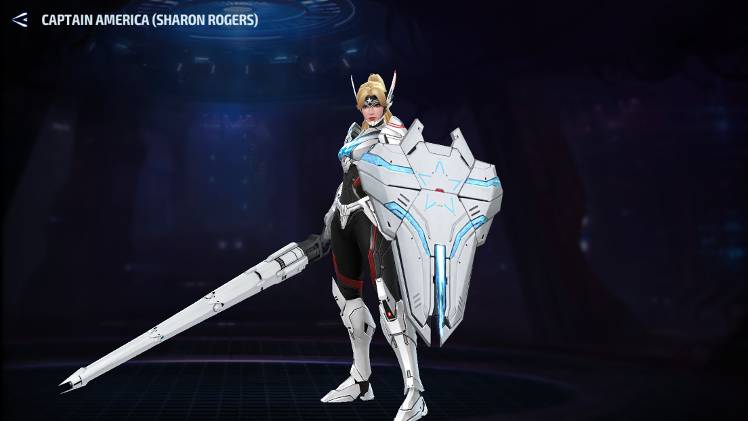Image resolution: width=748 pixels, height=421 pixels.
Task: Go back using the top-left arrow
Action: tap(19, 19)
